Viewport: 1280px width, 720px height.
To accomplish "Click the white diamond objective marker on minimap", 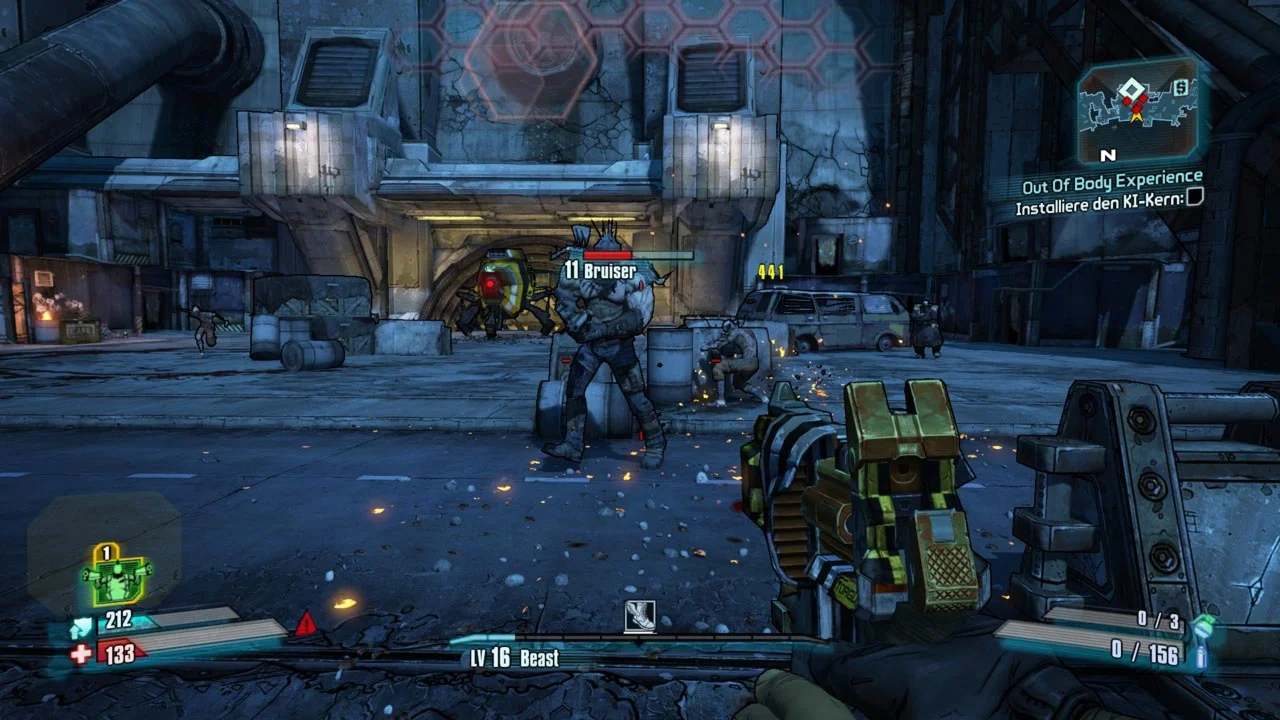I will tap(1130, 87).
